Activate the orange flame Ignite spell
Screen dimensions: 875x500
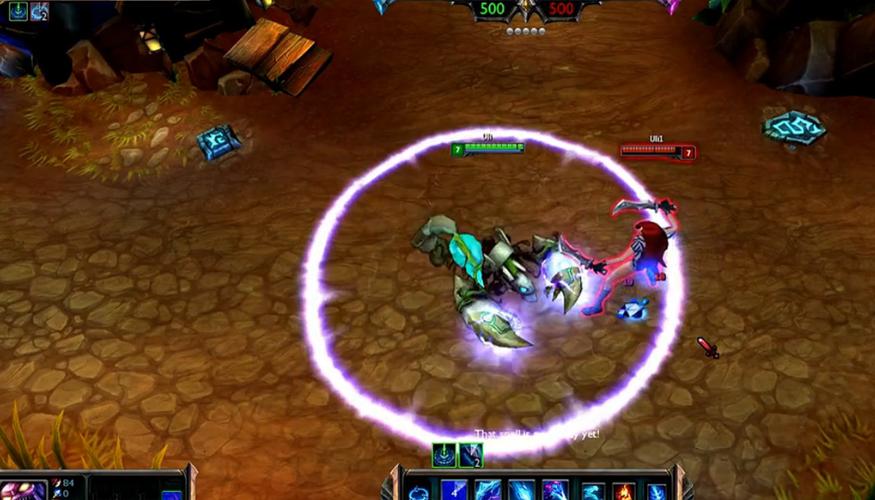[623, 491]
